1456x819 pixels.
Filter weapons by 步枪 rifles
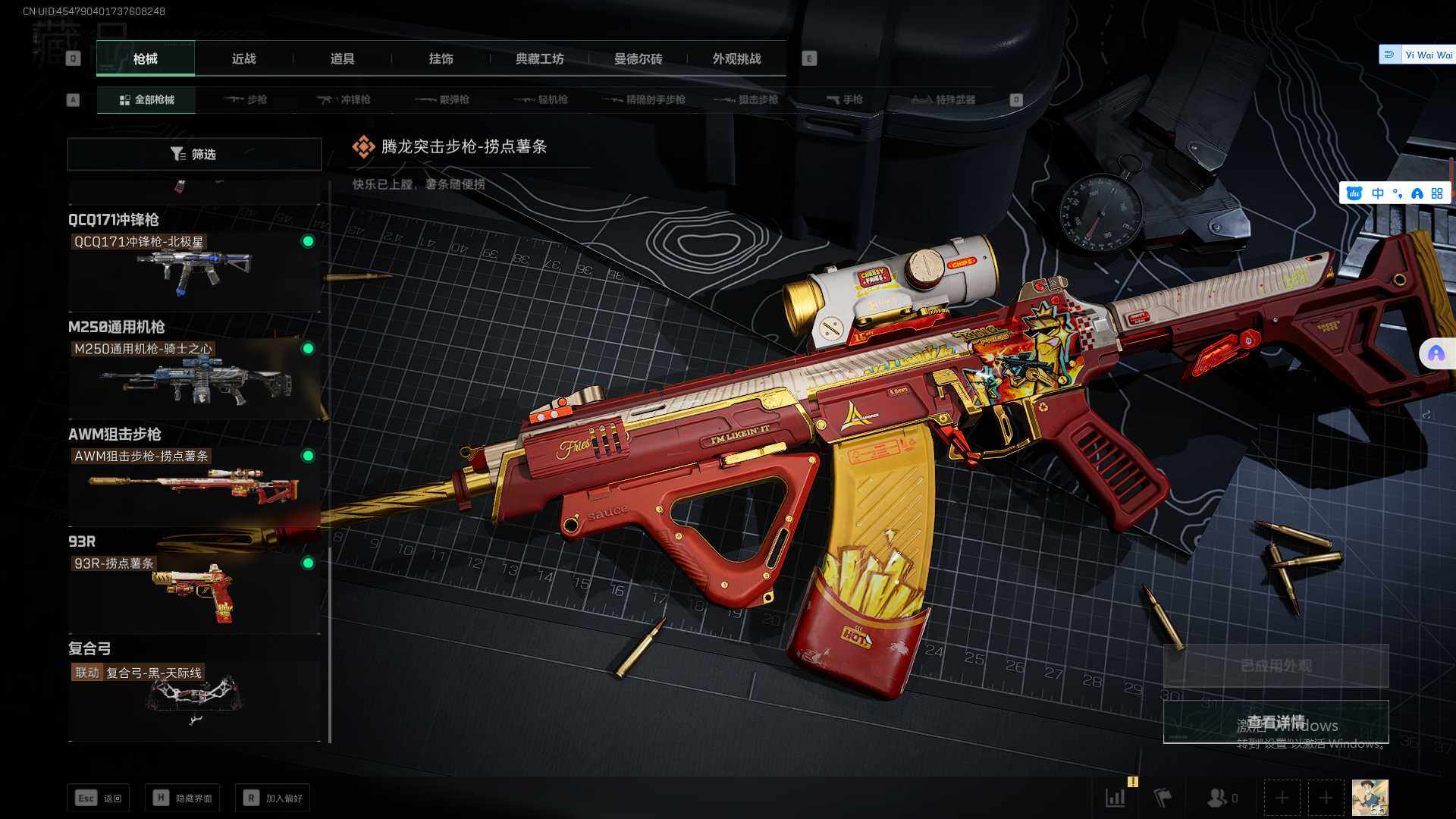[x=246, y=100]
